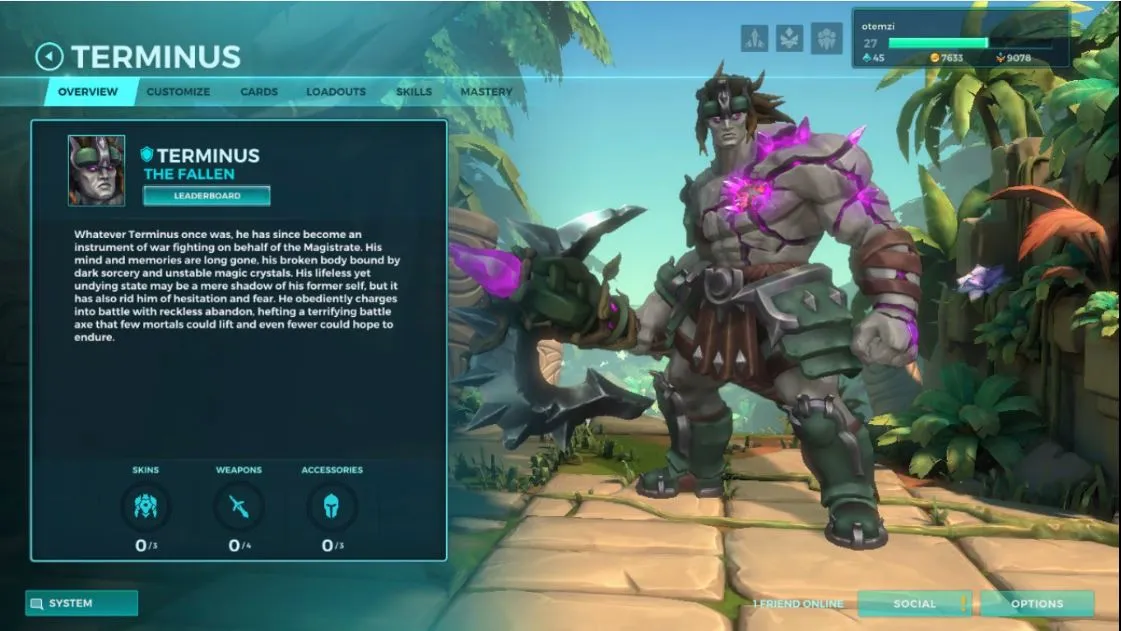Select the first square icon beside the profile

[755, 38]
